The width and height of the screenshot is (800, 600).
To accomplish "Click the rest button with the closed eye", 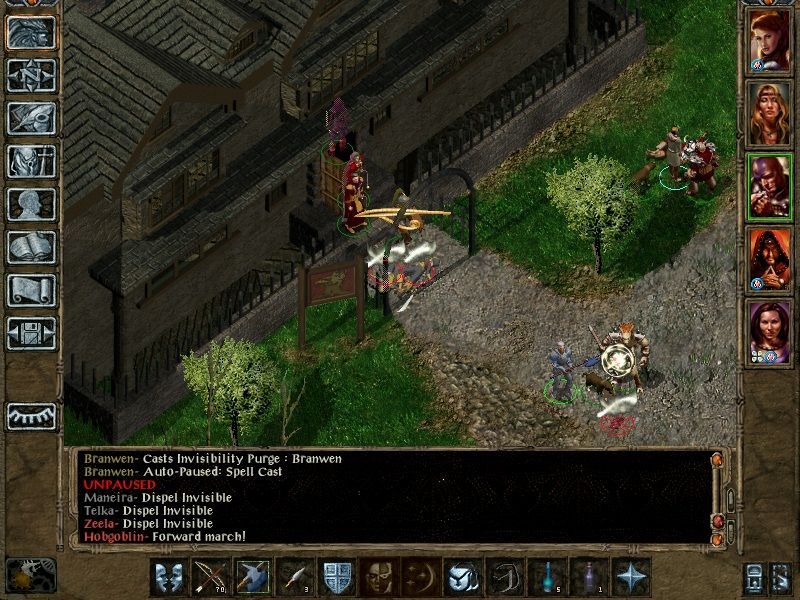I will tap(32, 415).
